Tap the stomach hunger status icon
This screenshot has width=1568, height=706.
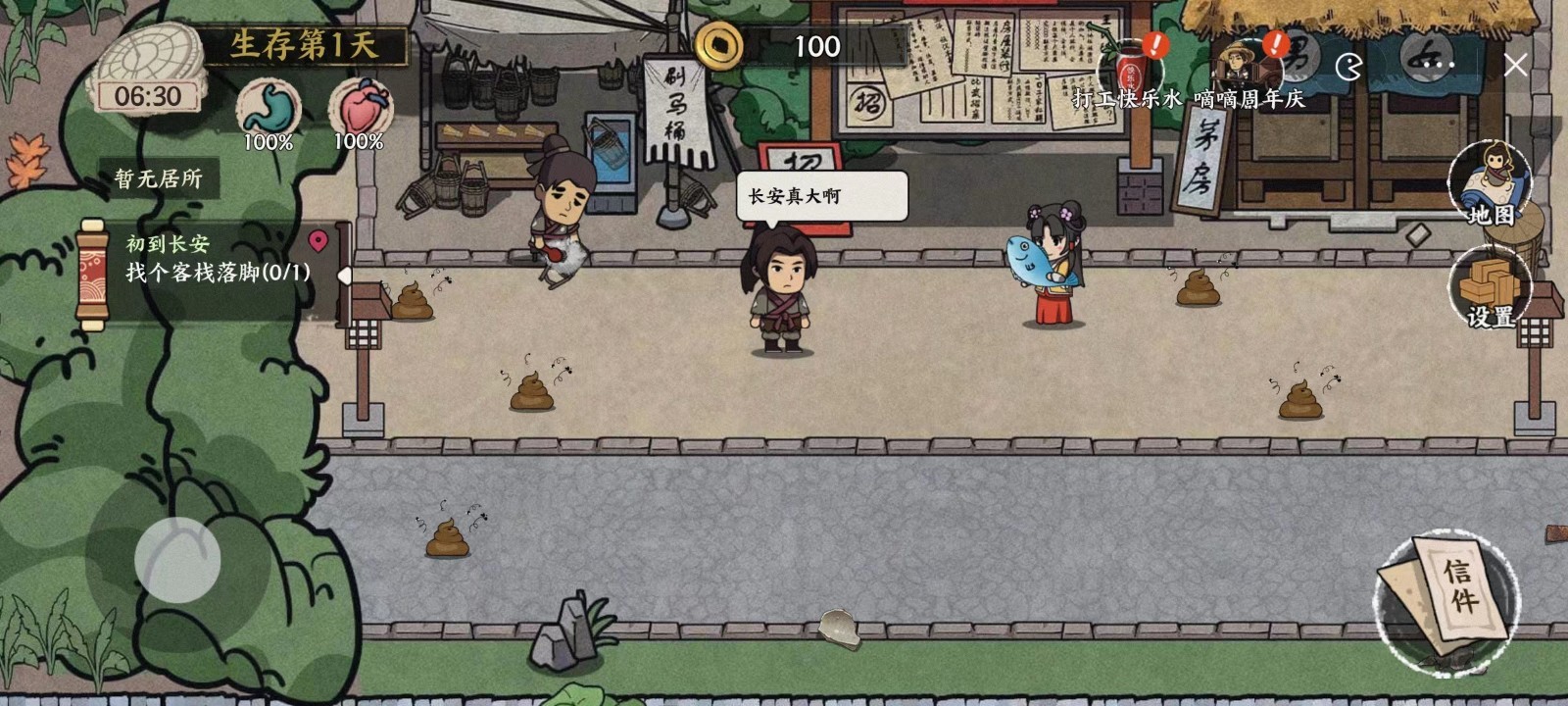[x=268, y=108]
